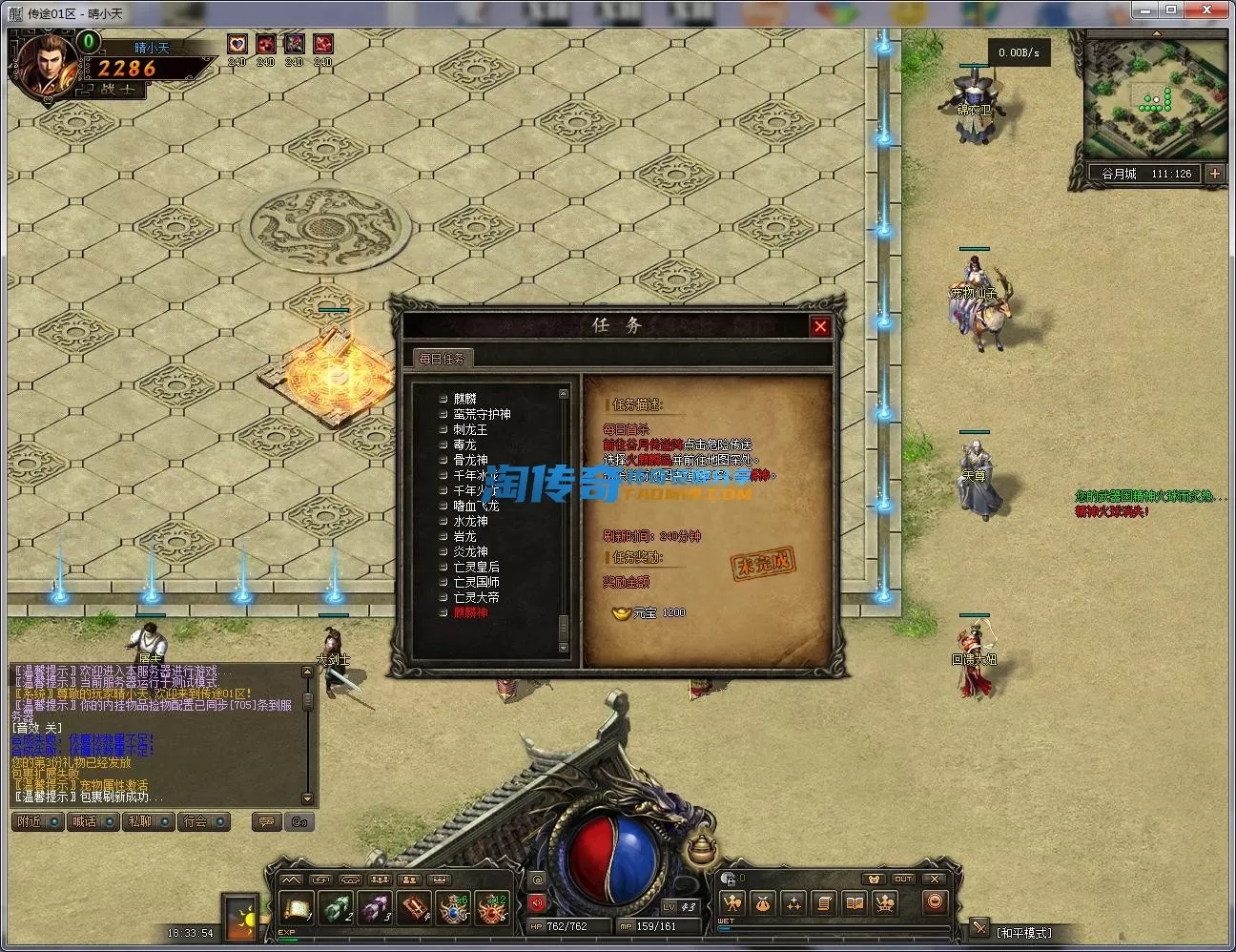Expand the minimap with the plus button
This screenshot has height=952, width=1236.
click(x=1214, y=174)
